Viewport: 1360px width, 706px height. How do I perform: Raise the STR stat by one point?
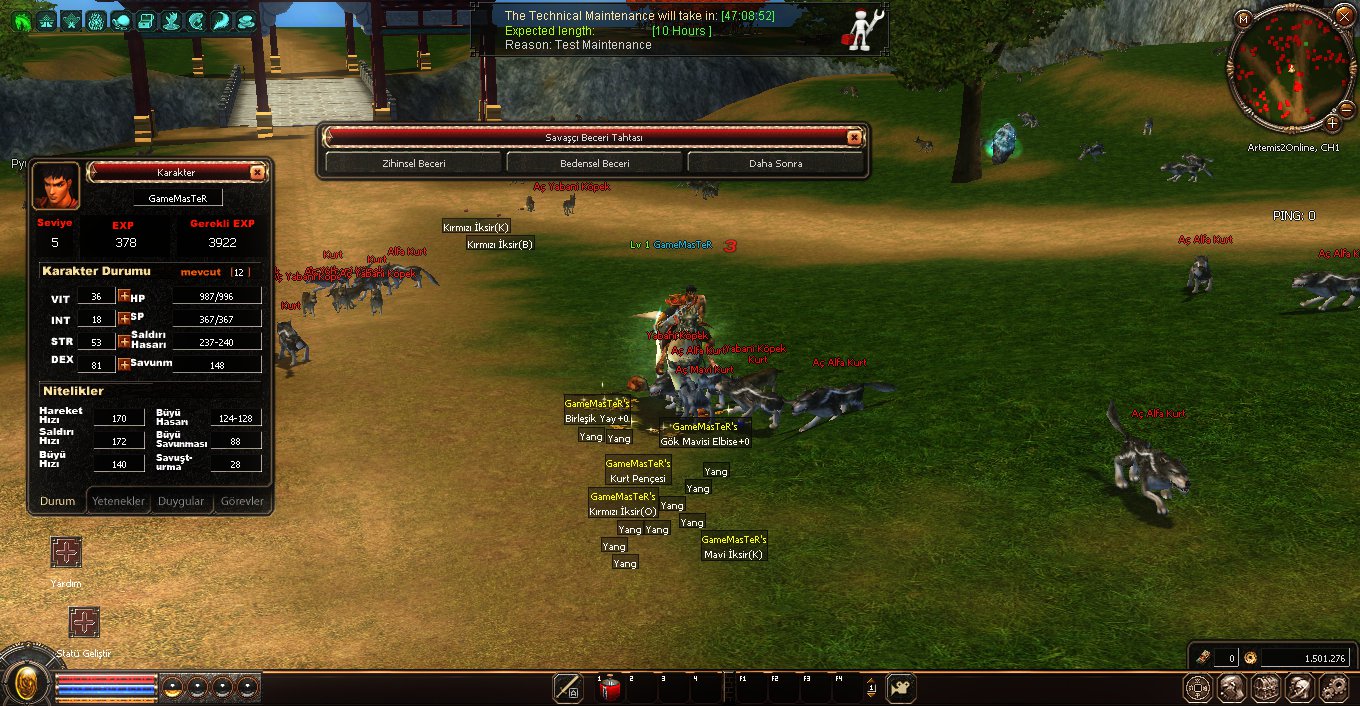point(124,341)
